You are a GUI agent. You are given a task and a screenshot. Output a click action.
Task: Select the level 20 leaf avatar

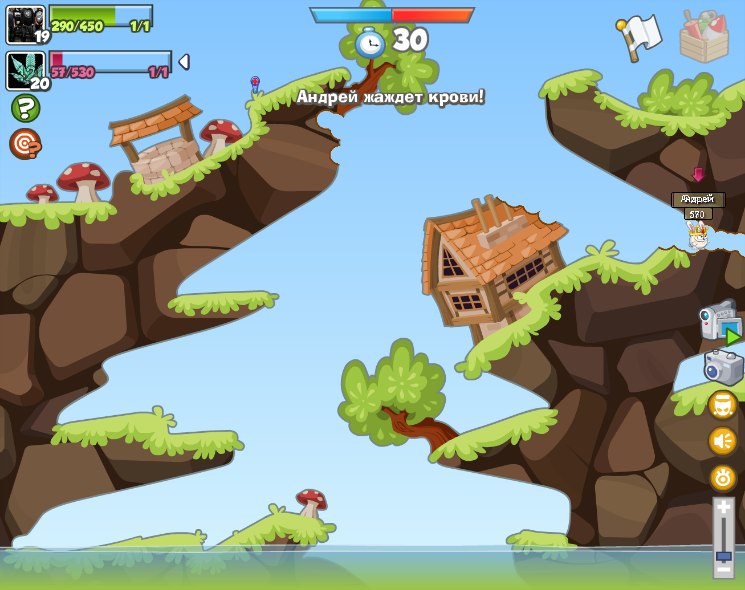pyautogui.click(x=25, y=70)
